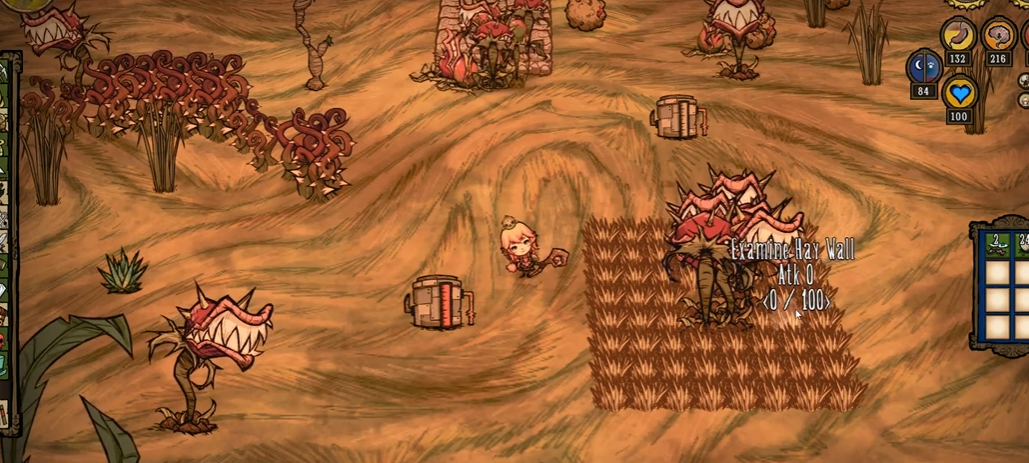Select the backpack slot holding two items

[x=997, y=243]
